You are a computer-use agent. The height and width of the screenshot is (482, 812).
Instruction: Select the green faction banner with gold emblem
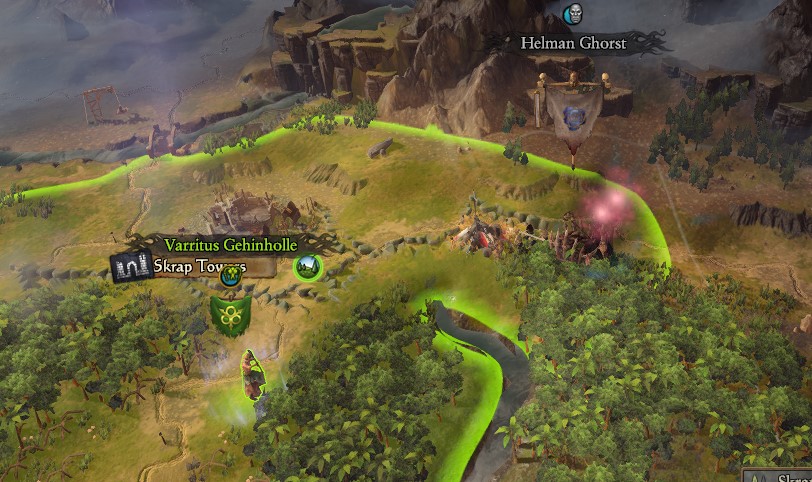click(230, 315)
